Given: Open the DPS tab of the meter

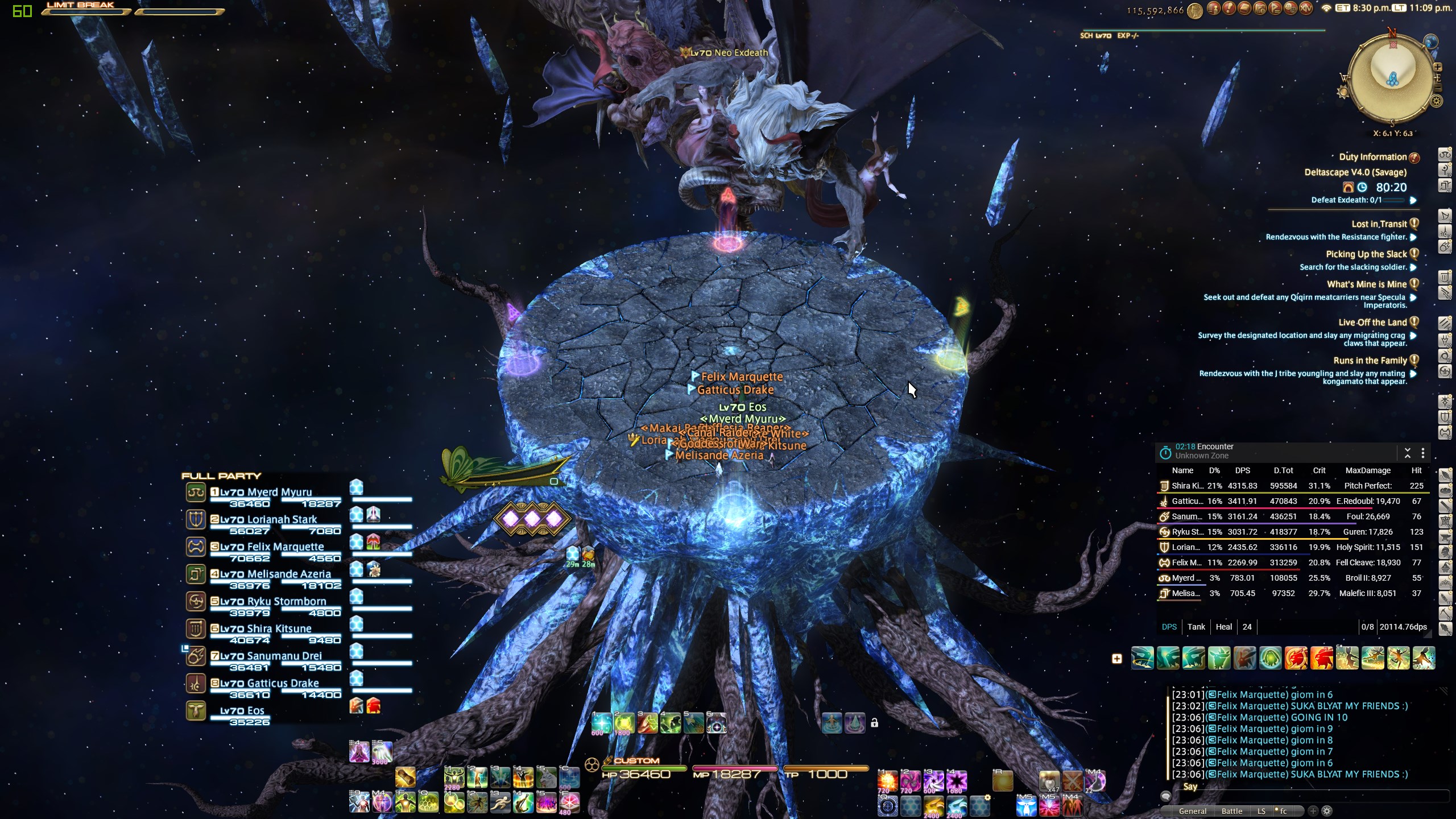Looking at the screenshot, I should point(1169,627).
